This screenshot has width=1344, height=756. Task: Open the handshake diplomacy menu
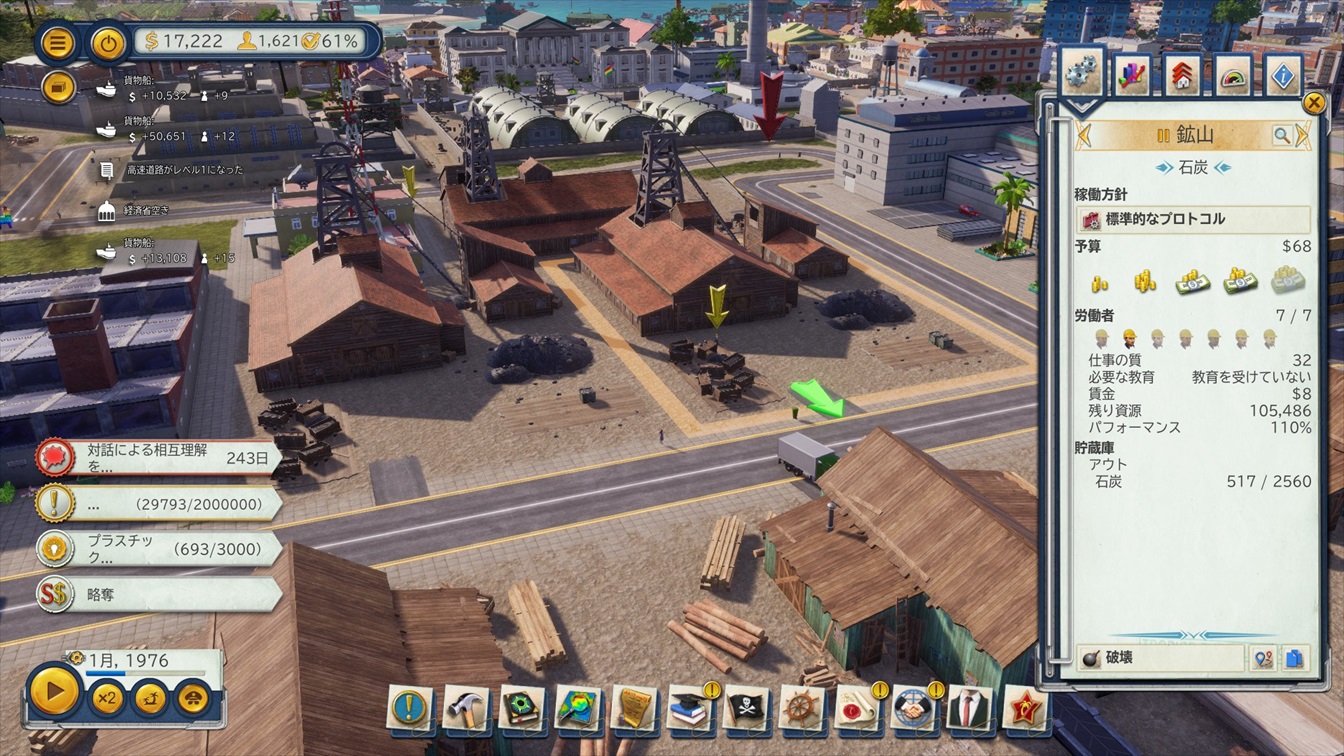coord(913,707)
